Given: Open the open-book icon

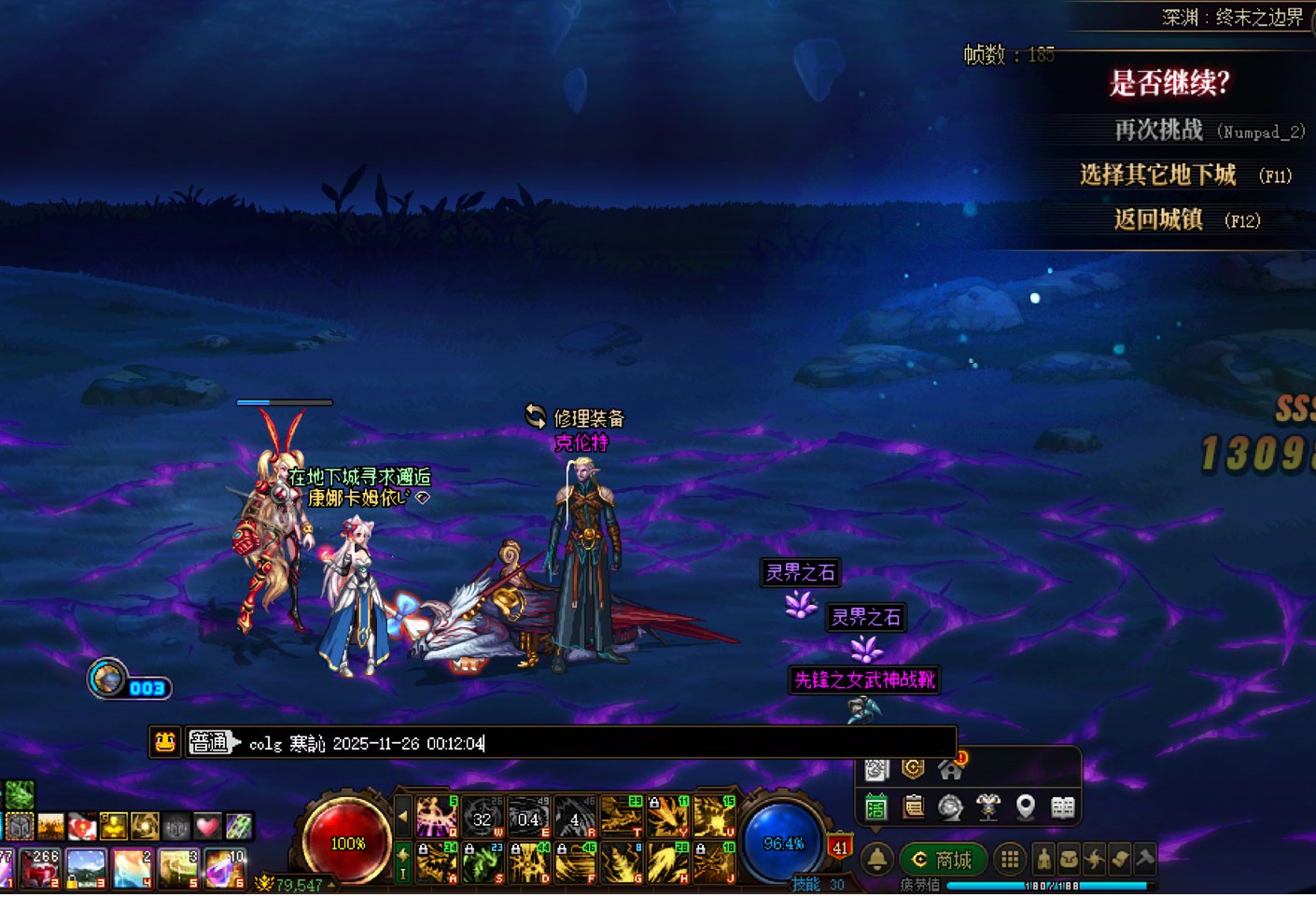Looking at the screenshot, I should point(1062,806).
